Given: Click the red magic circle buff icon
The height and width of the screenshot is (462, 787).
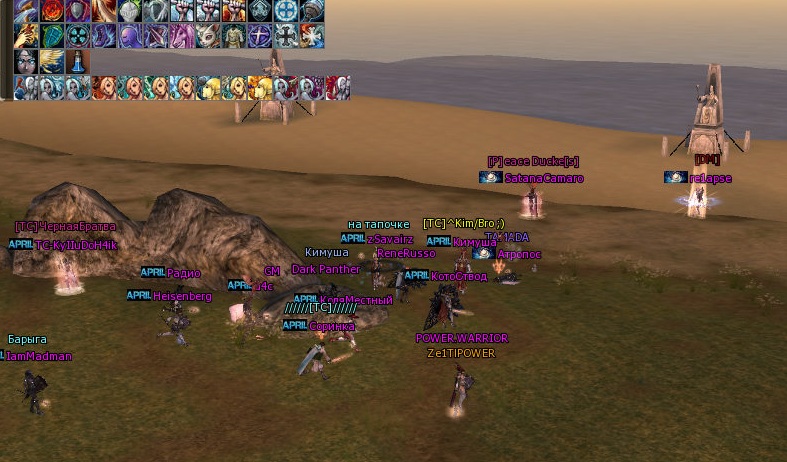Looking at the screenshot, I should coord(50,11).
